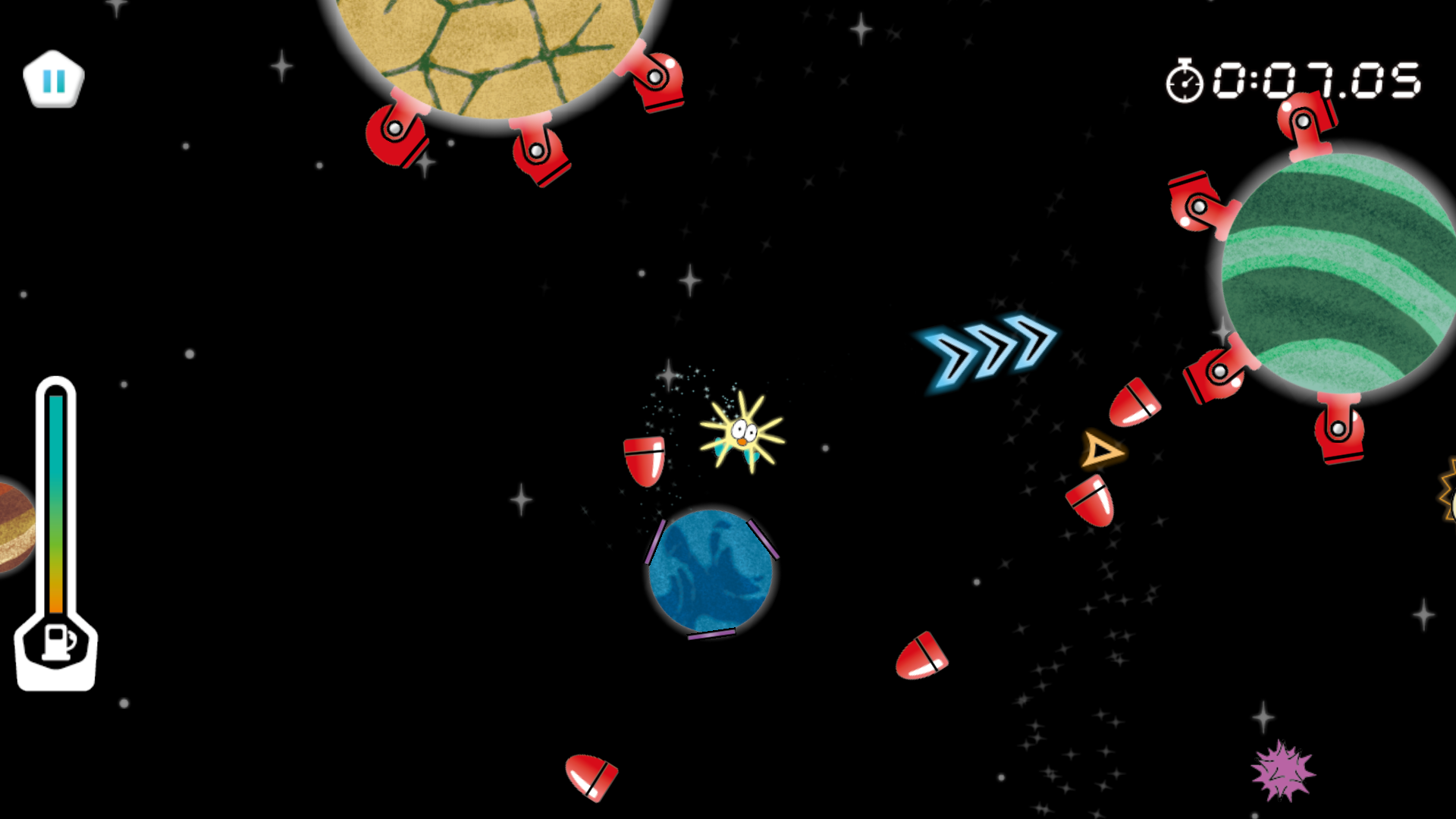This screenshot has height=819, width=1456.
Task: Toggle pause using the pause bars
Action: pyautogui.click(x=54, y=79)
